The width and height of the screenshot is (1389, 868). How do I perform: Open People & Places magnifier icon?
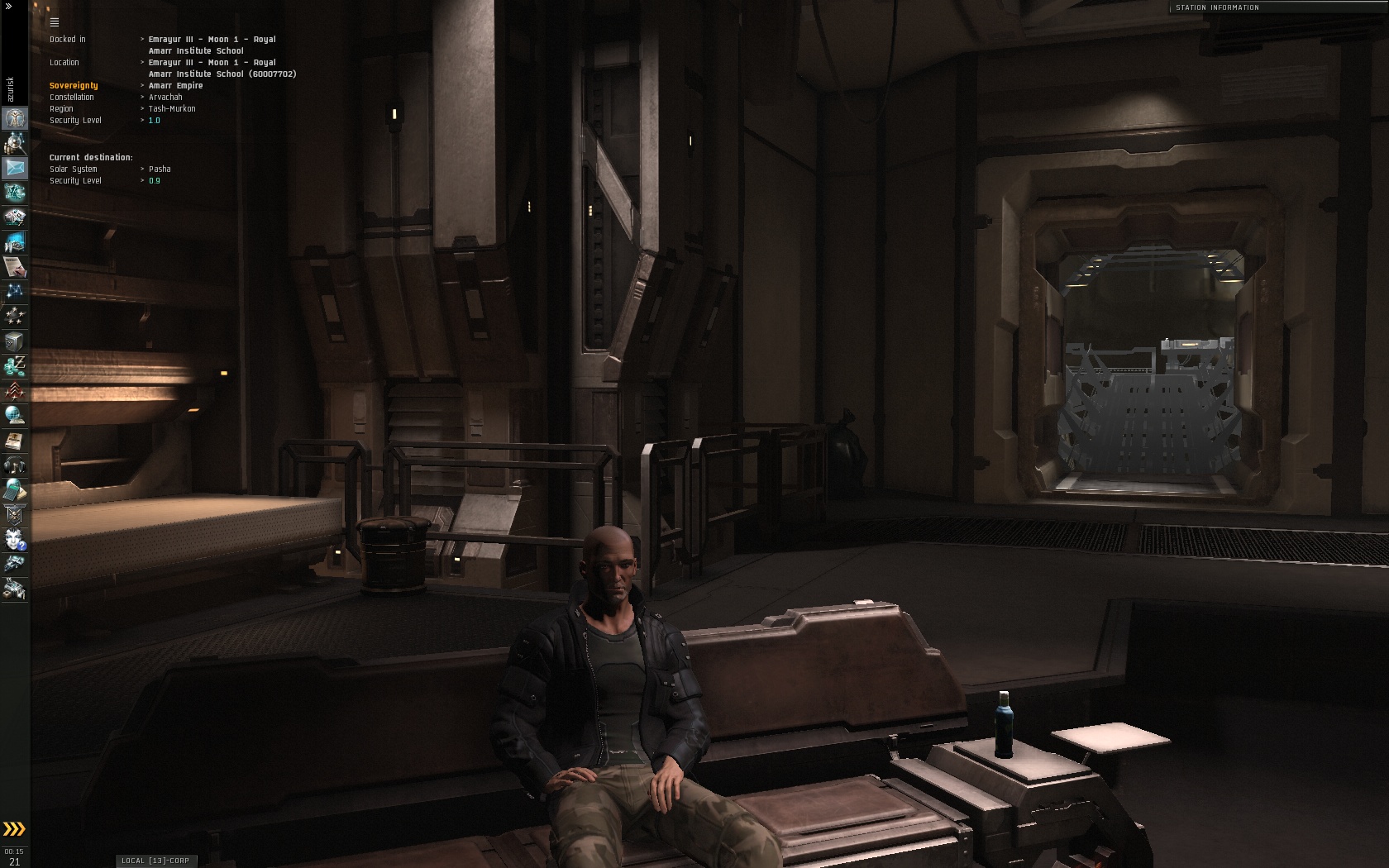(x=15, y=143)
